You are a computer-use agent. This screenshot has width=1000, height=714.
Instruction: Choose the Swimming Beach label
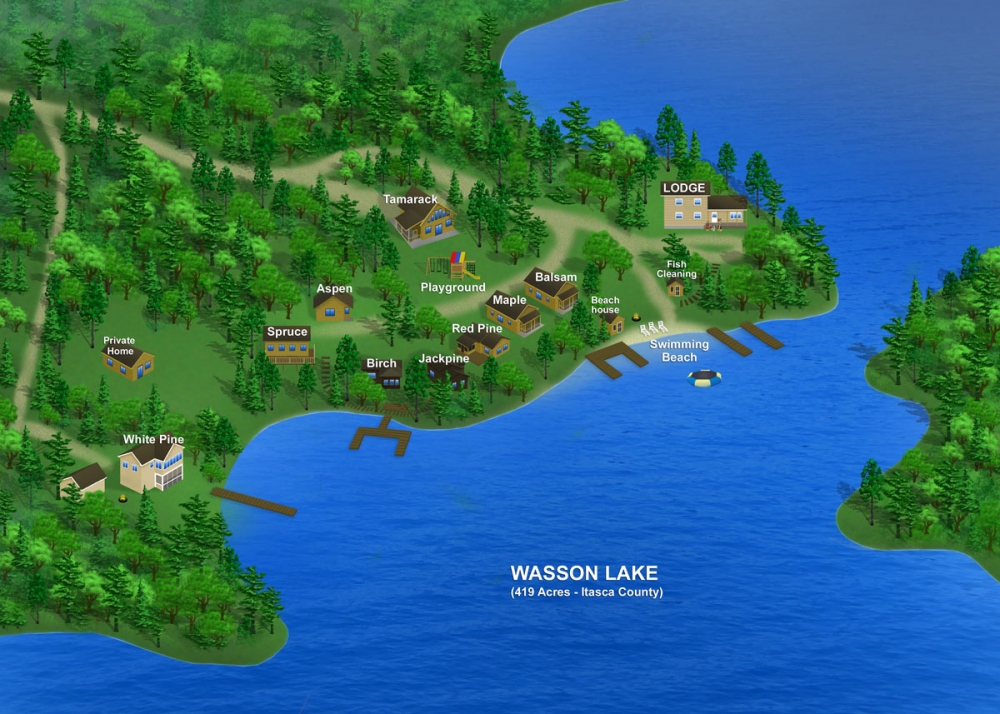coord(680,351)
